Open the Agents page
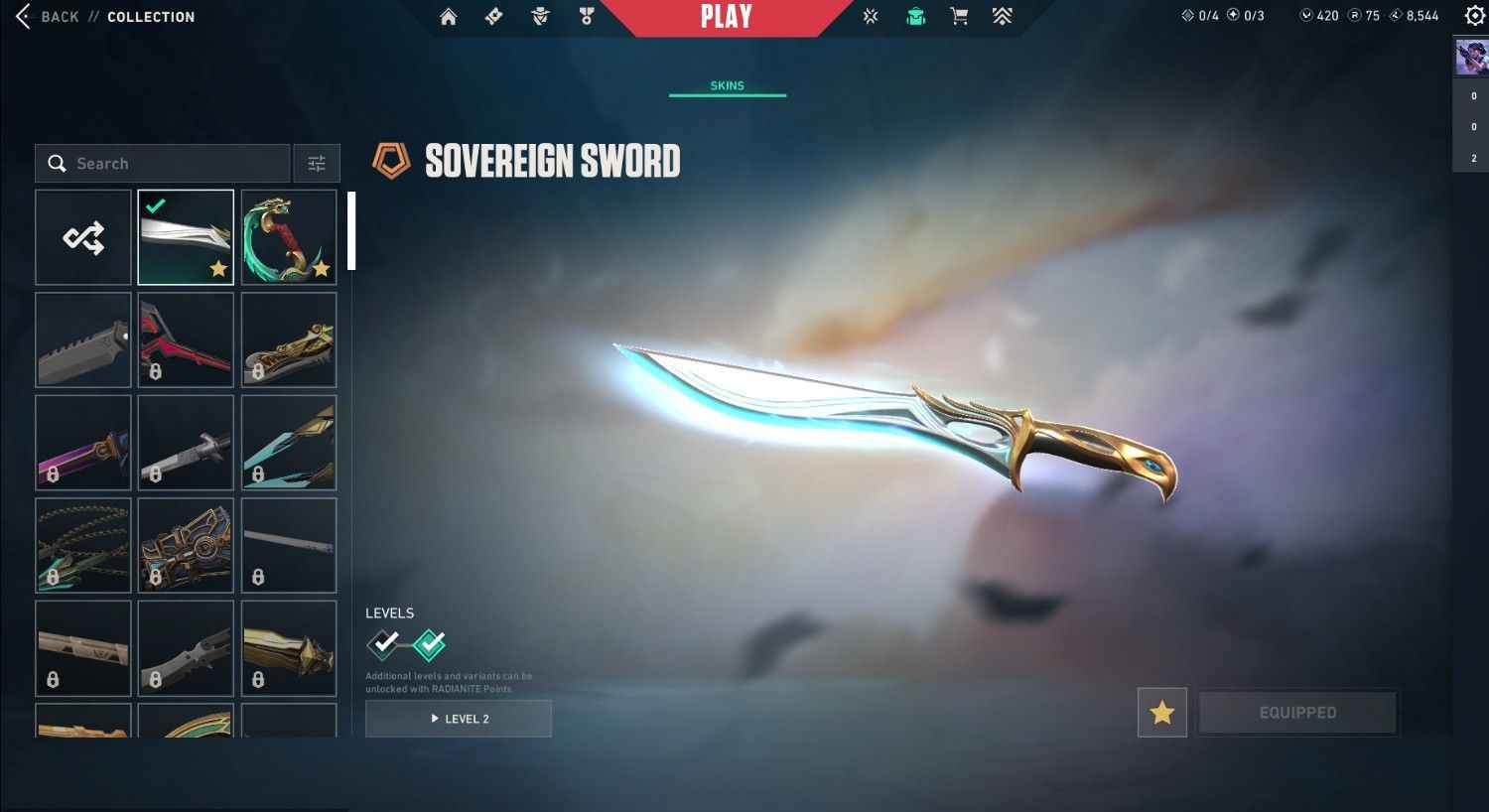This screenshot has height=812, width=1489. 539,16
